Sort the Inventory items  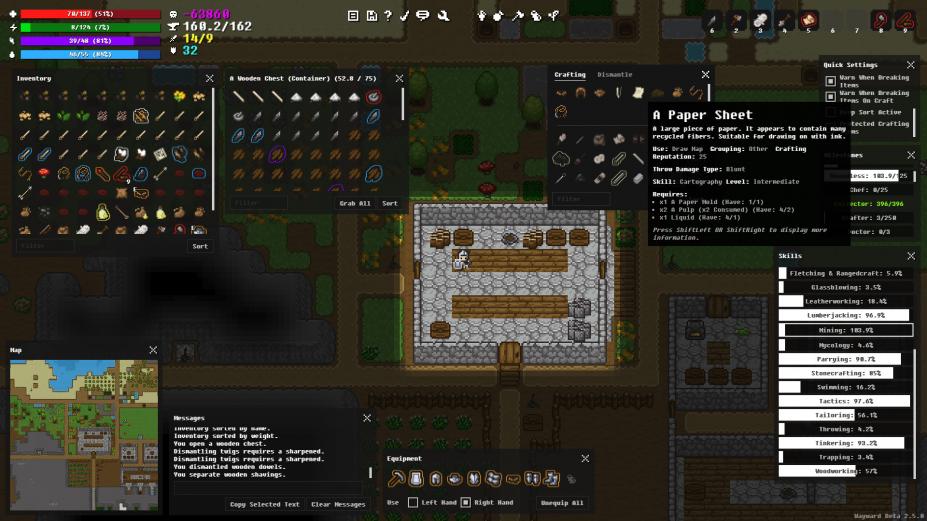(x=200, y=245)
